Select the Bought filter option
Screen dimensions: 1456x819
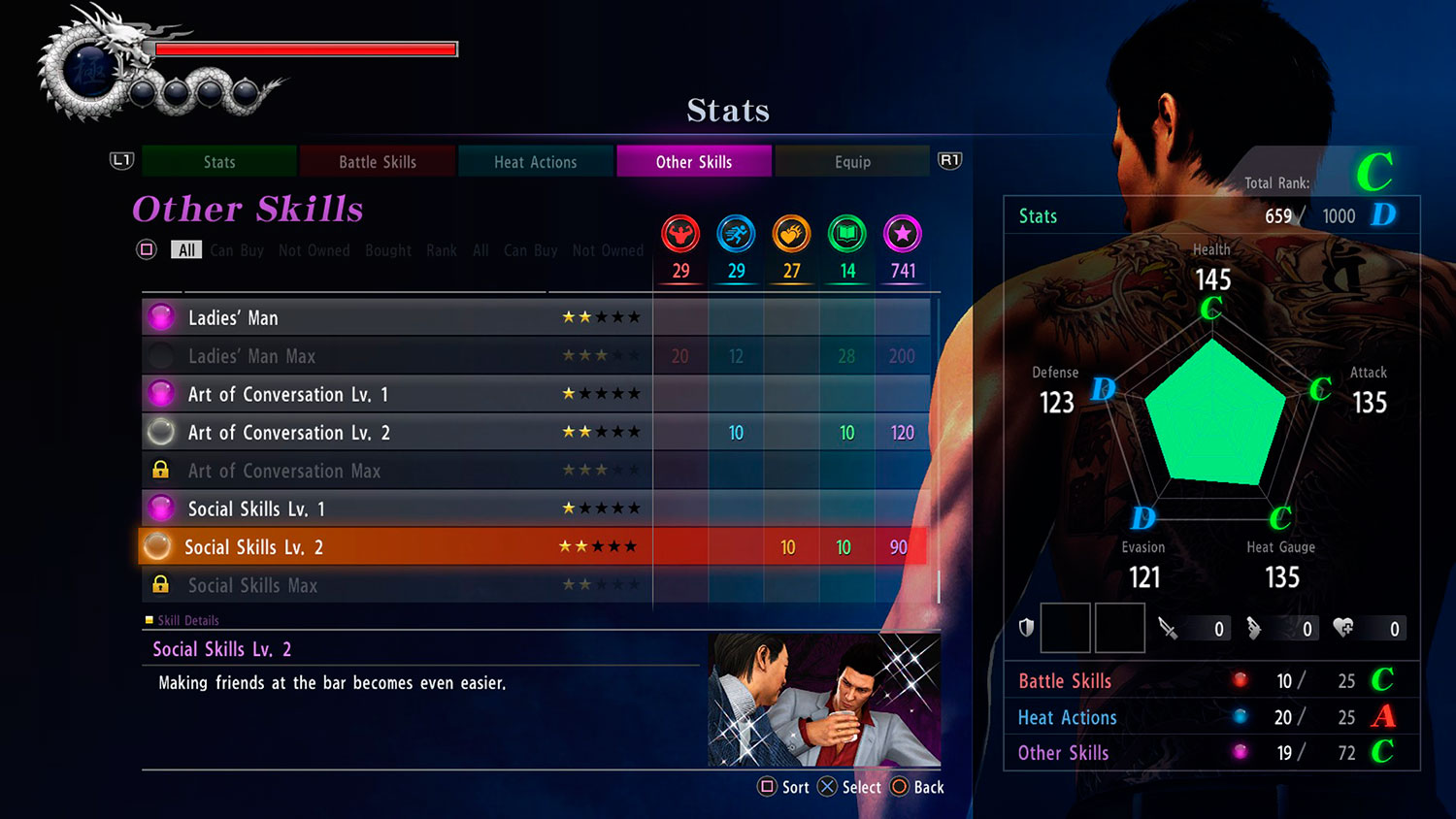pos(387,250)
